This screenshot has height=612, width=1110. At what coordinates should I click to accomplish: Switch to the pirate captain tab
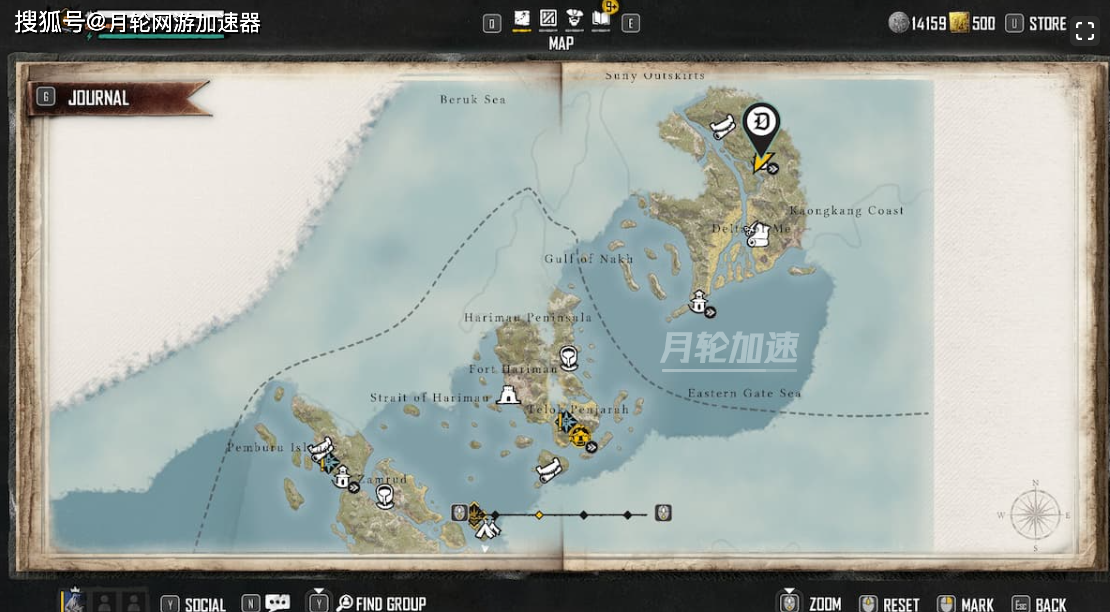574,20
